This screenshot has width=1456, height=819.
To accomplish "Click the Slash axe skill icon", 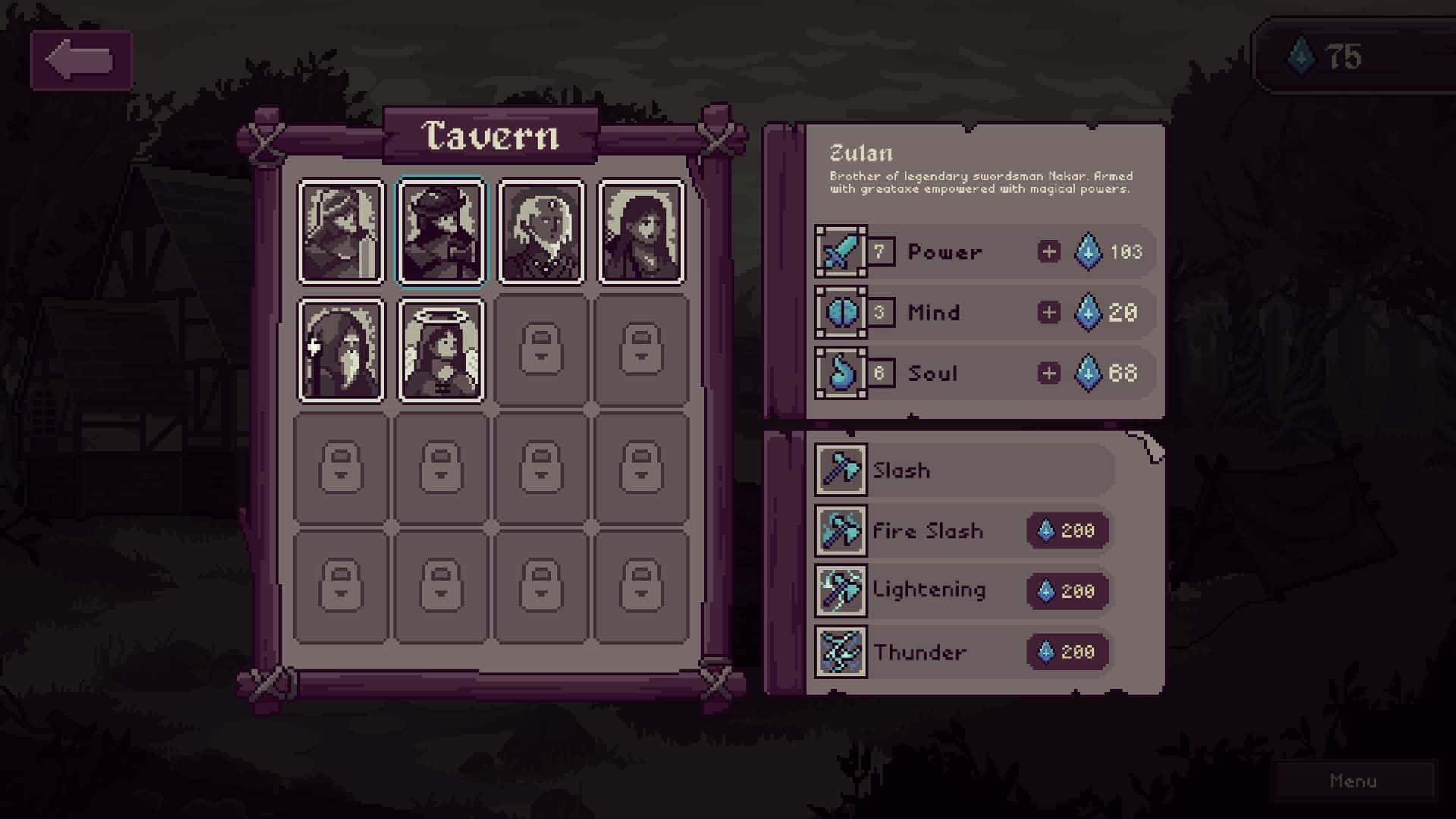I will click(842, 470).
